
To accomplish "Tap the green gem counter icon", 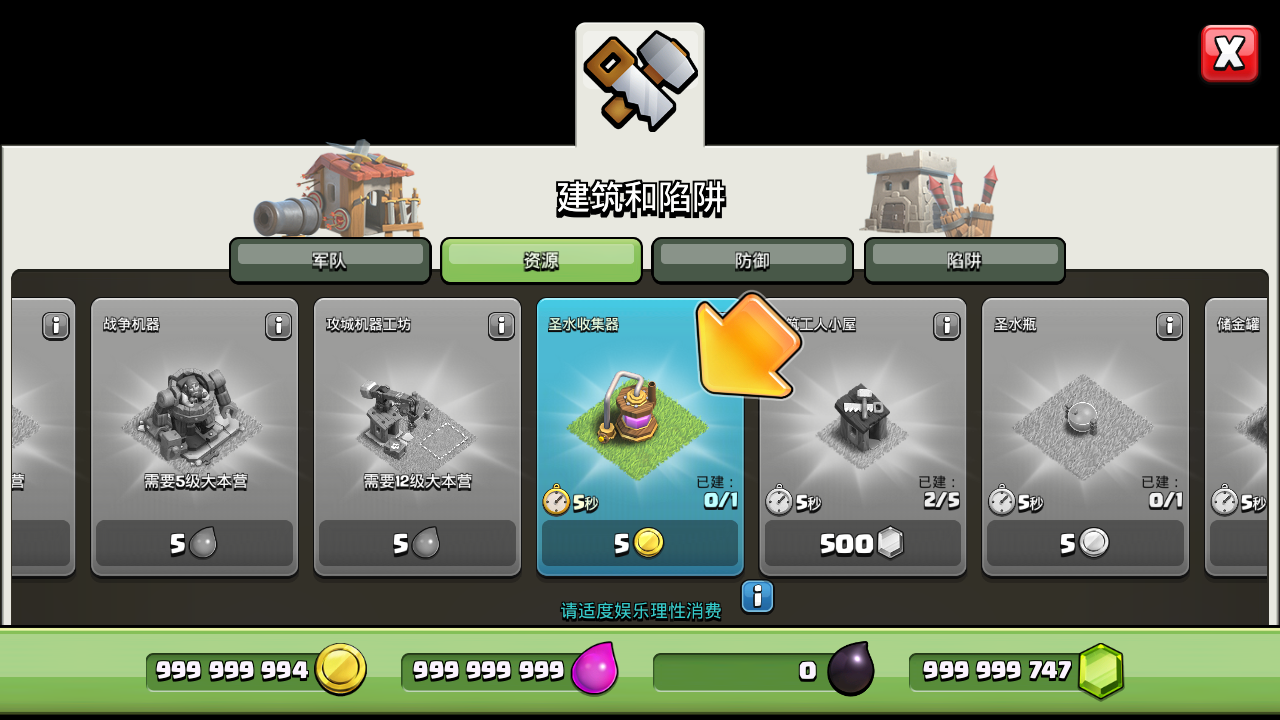I will point(1100,671).
